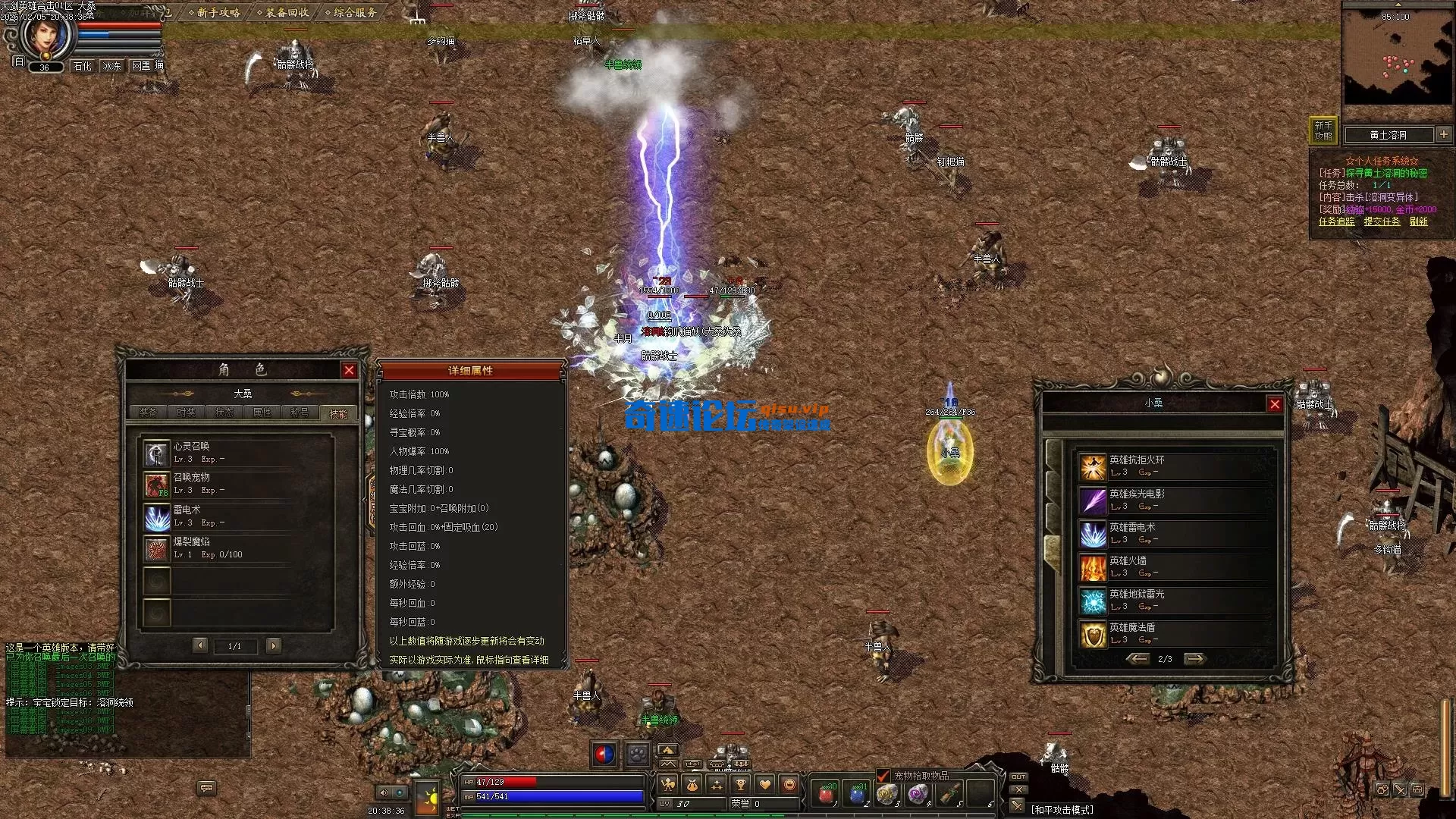Click the yellow 新手攻略 button beside minimap

pos(1323,130)
